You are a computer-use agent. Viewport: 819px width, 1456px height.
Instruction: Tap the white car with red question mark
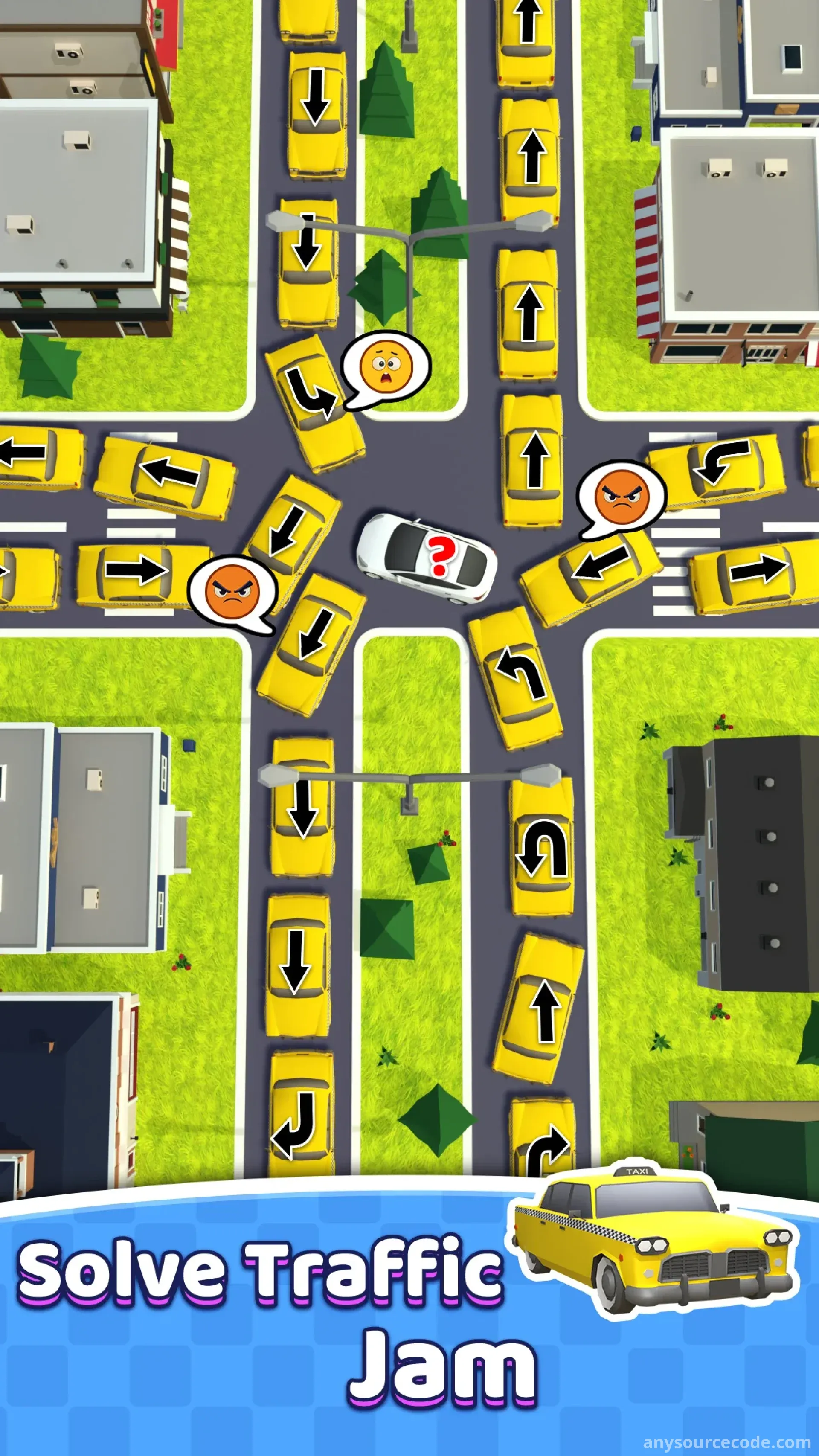(x=427, y=557)
